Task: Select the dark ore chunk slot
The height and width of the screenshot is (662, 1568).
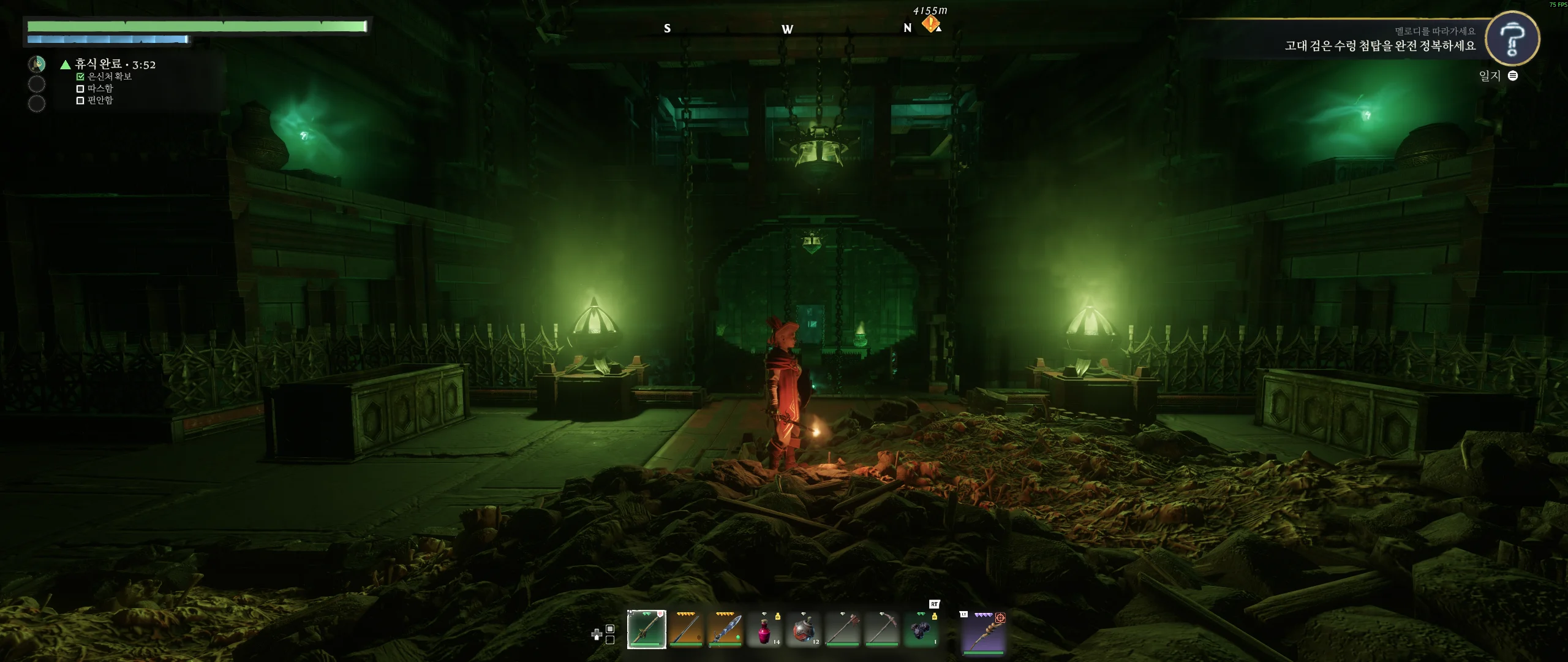Action: coord(921,630)
